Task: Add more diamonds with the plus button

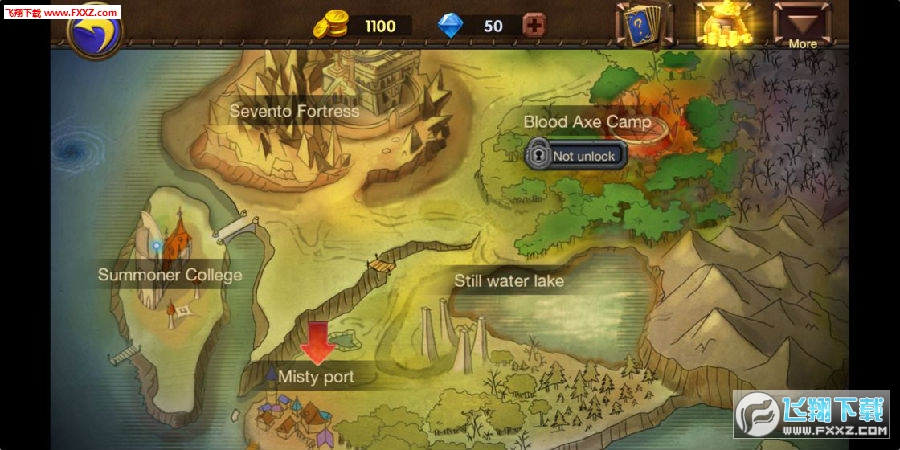Action: click(x=535, y=26)
